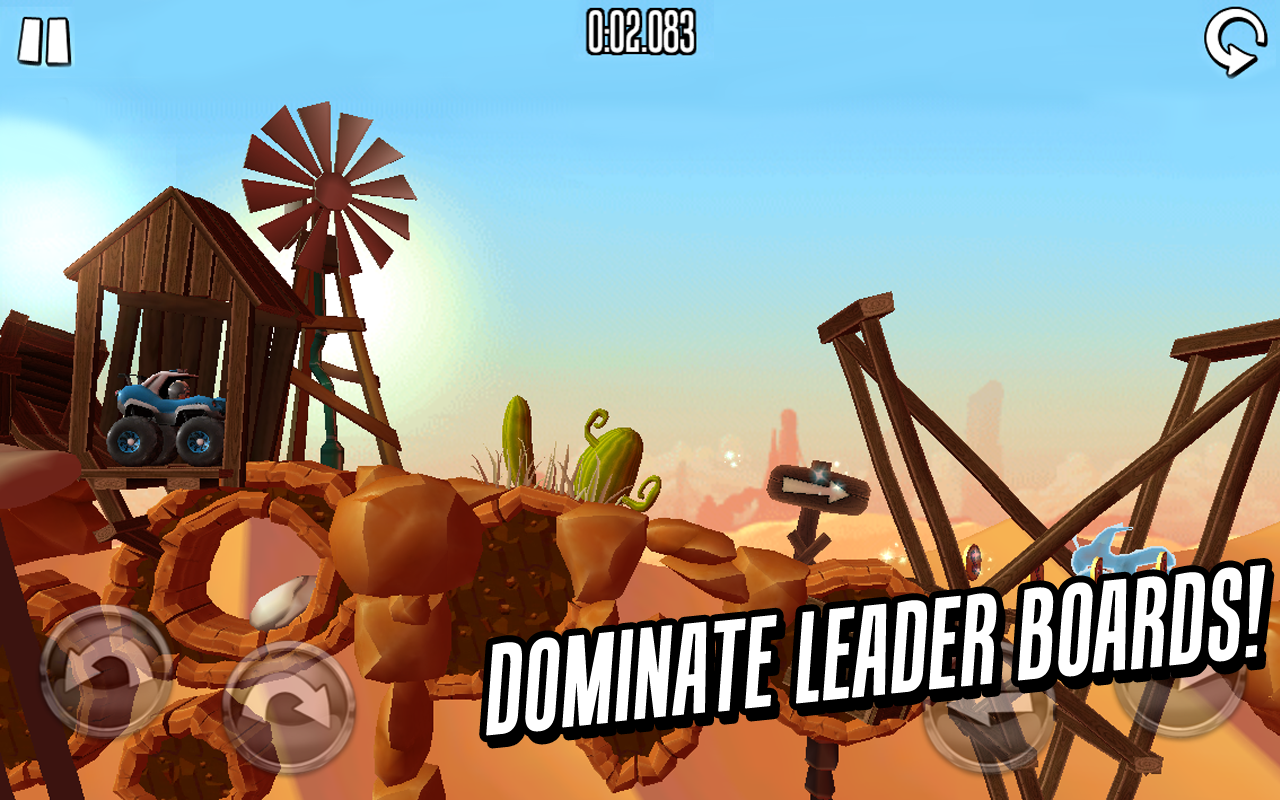Image resolution: width=1280 pixels, height=800 pixels.
Task: Tap the left tilt balance icon
Action: point(103,672)
